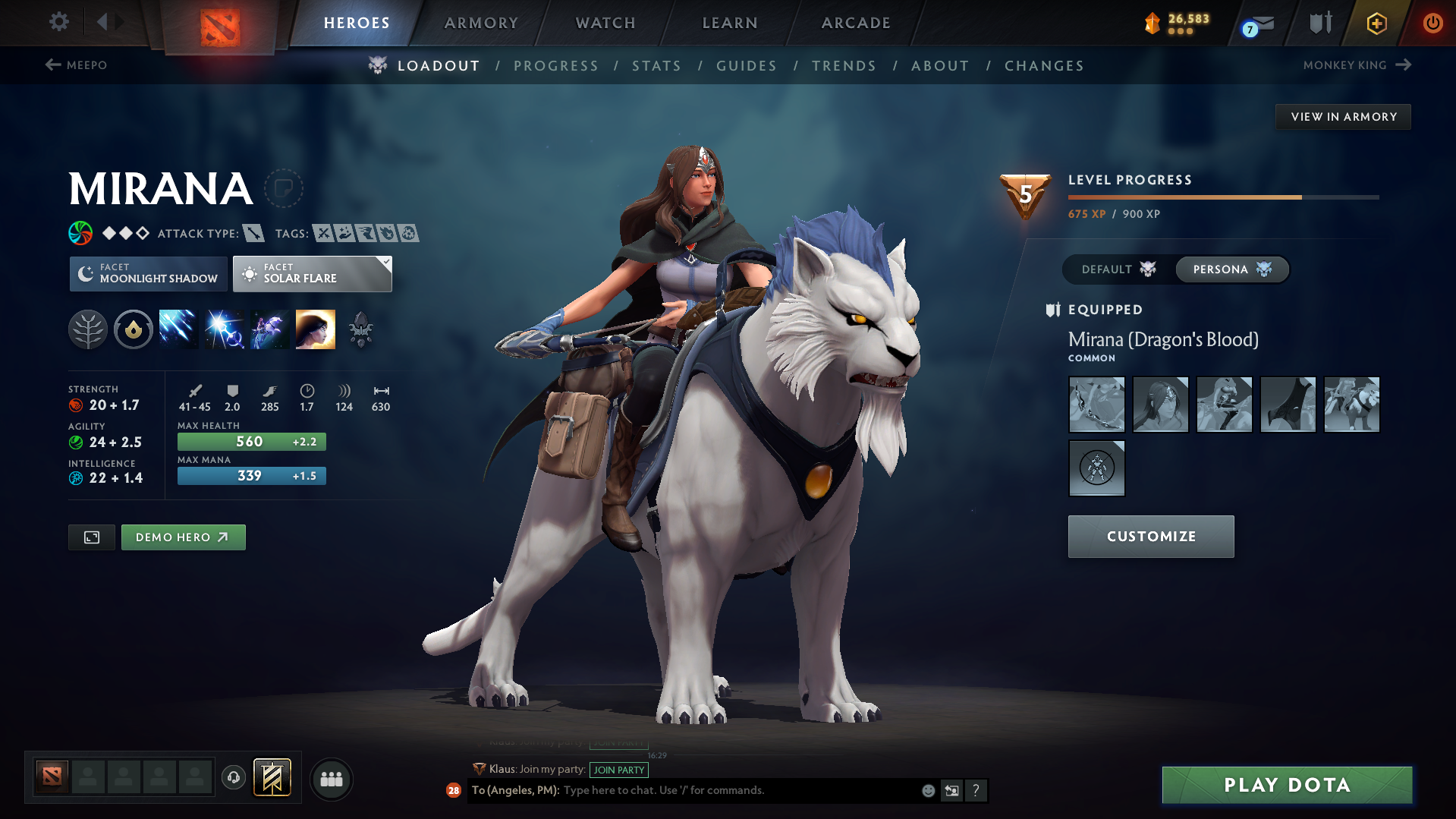Accept Klaus's Join Party invite
The width and height of the screenshot is (1456, 819).
click(x=619, y=770)
